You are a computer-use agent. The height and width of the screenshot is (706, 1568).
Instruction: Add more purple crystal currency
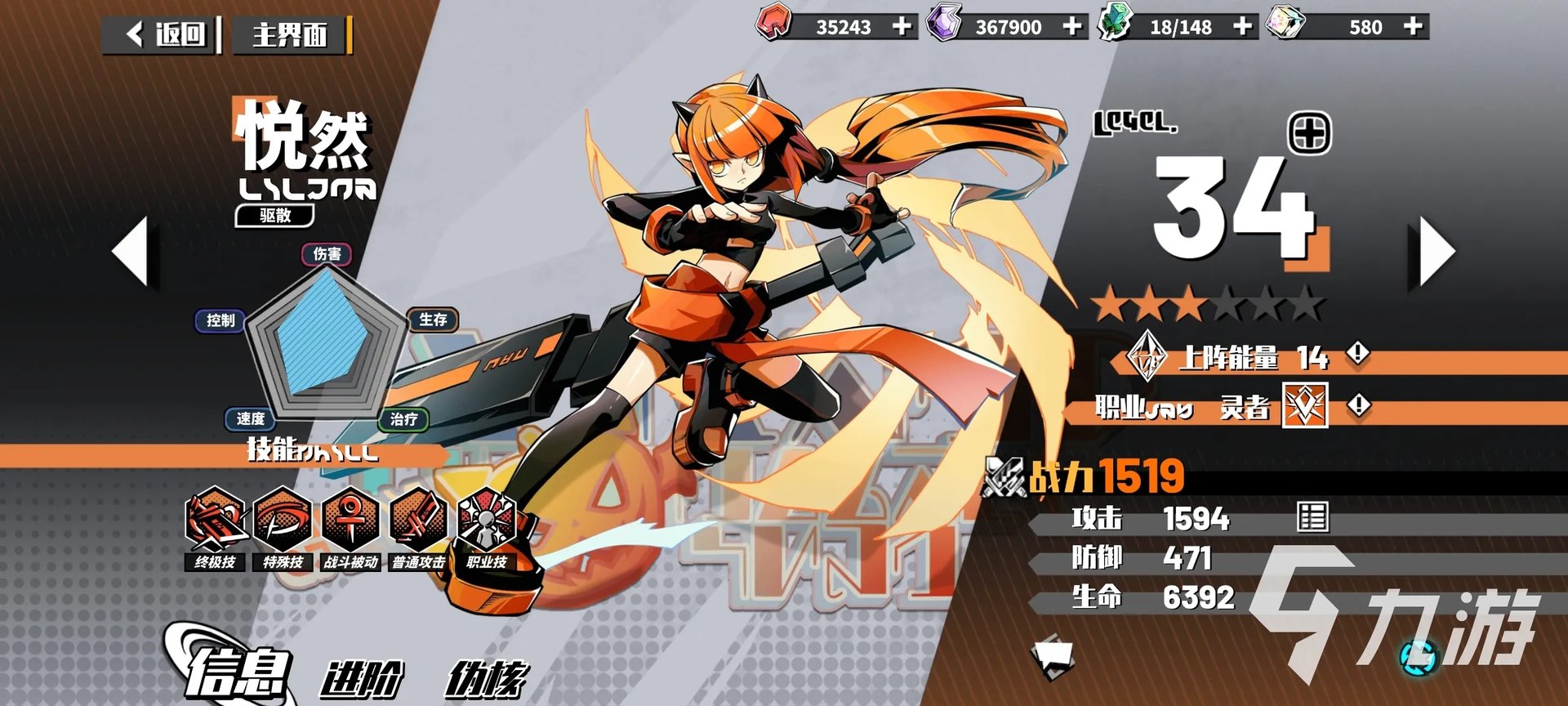pos(1072,26)
